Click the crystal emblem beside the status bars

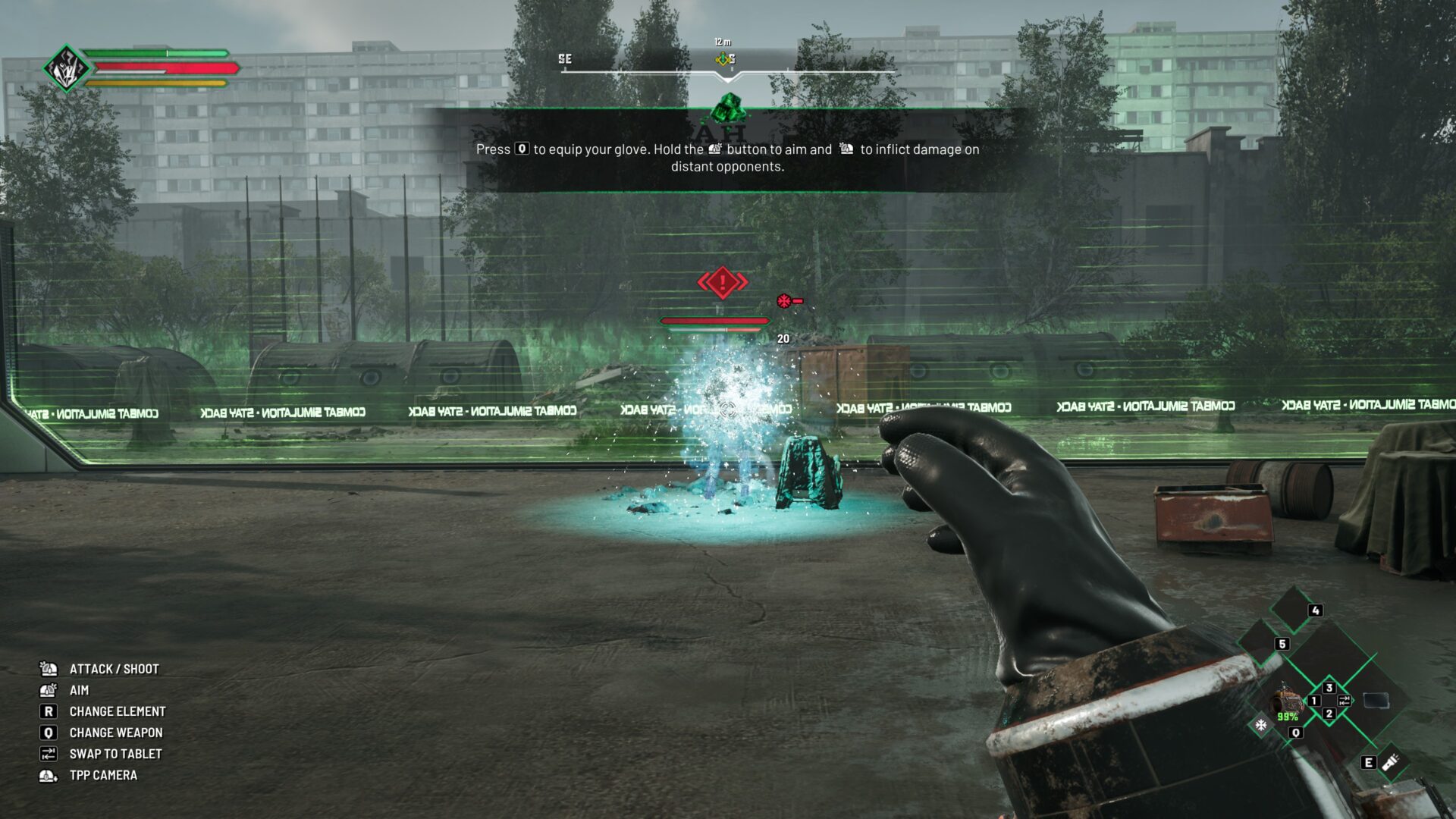[x=66, y=68]
